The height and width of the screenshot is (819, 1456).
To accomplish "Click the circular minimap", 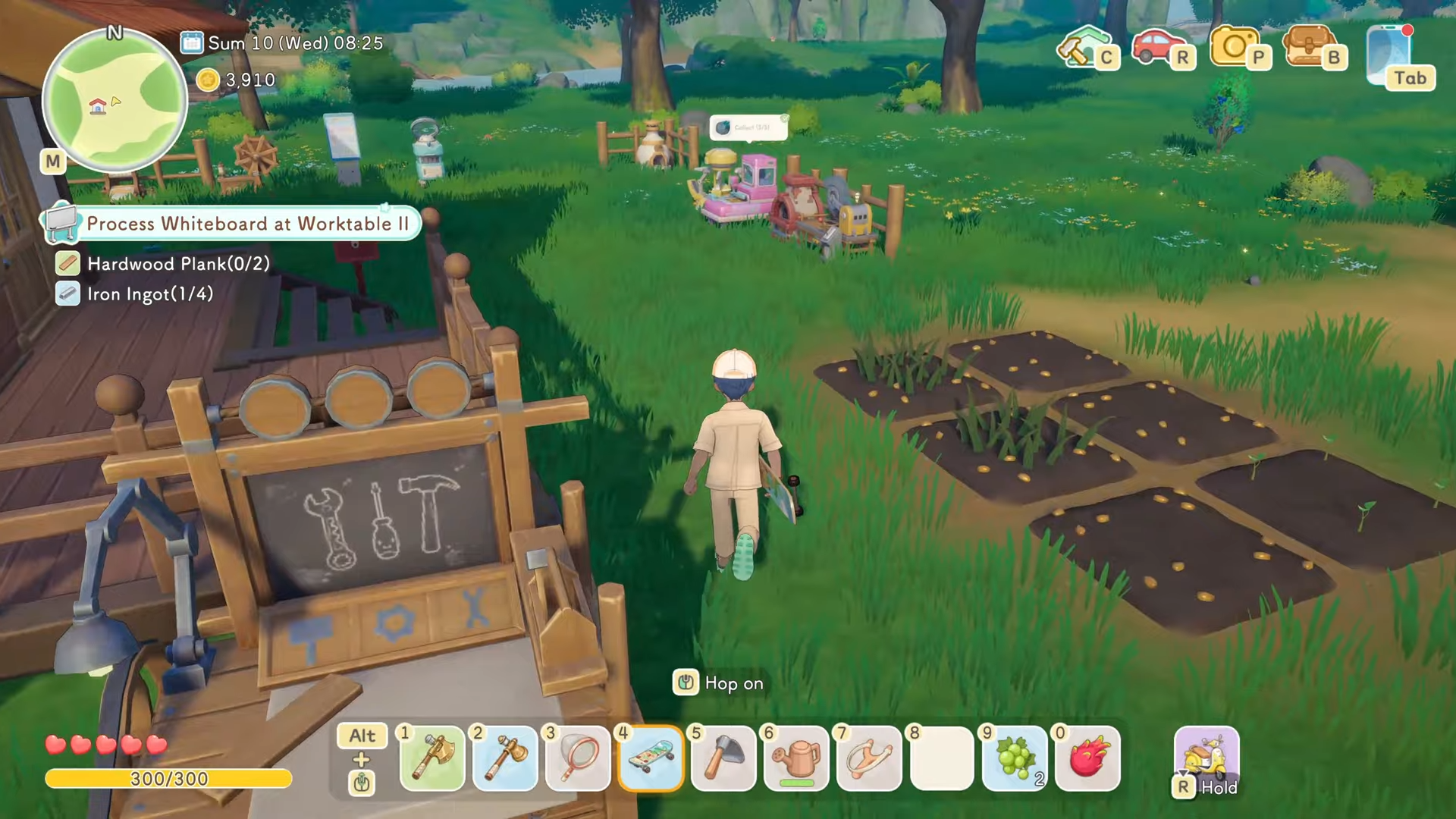I will coord(115,102).
